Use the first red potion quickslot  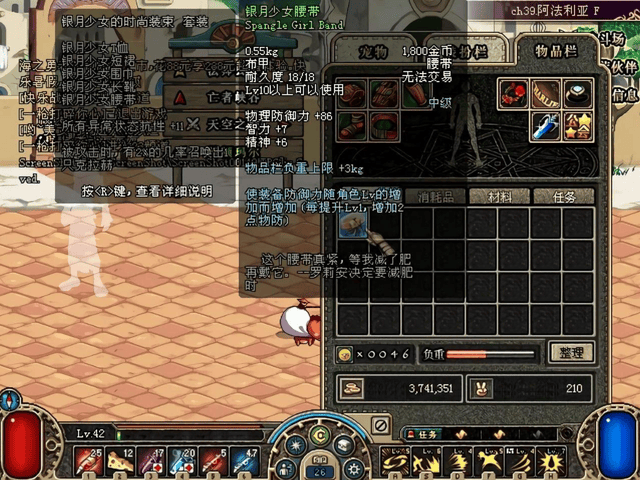tap(91, 459)
